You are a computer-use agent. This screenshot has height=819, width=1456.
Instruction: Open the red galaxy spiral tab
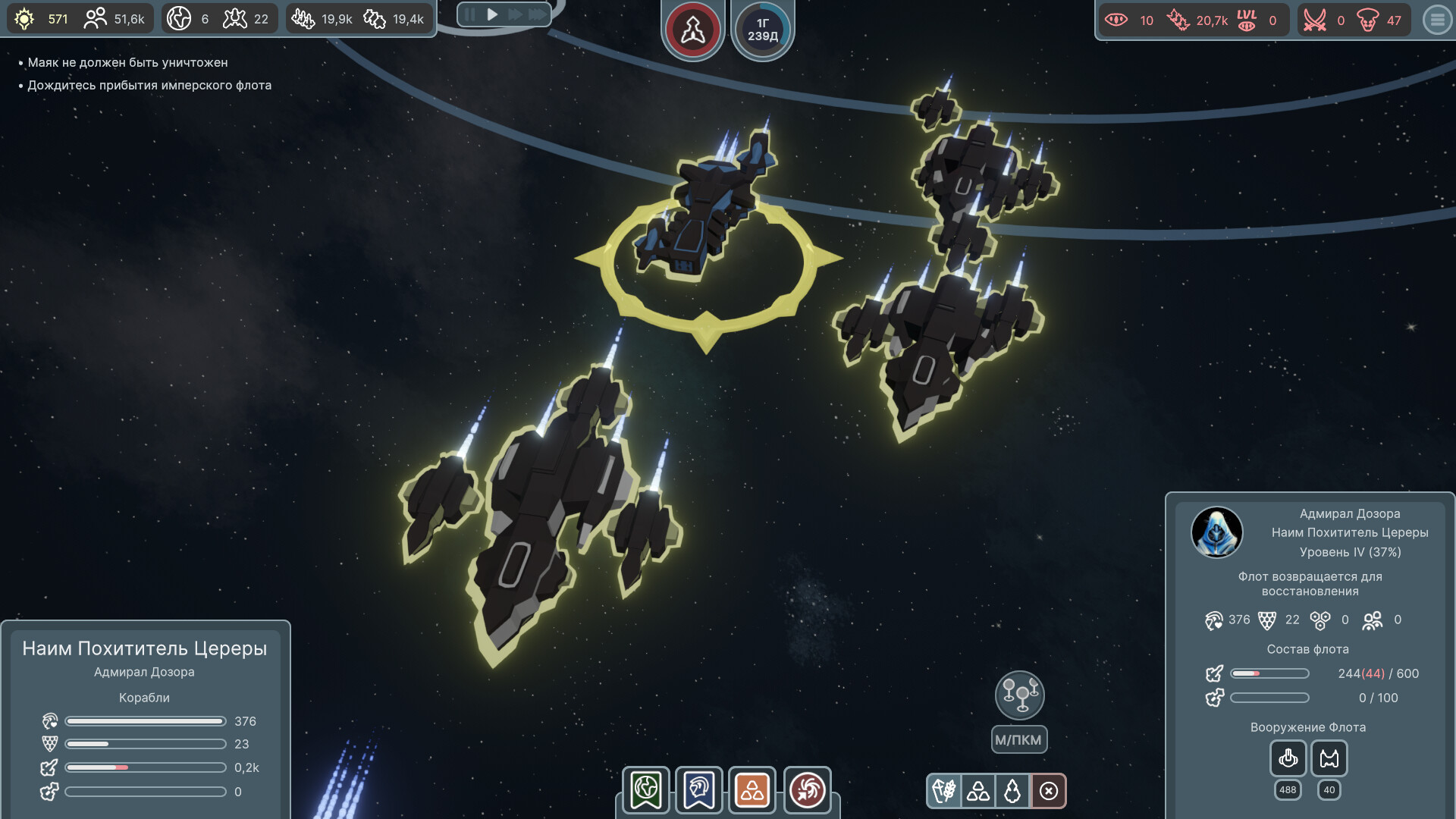pos(807,790)
